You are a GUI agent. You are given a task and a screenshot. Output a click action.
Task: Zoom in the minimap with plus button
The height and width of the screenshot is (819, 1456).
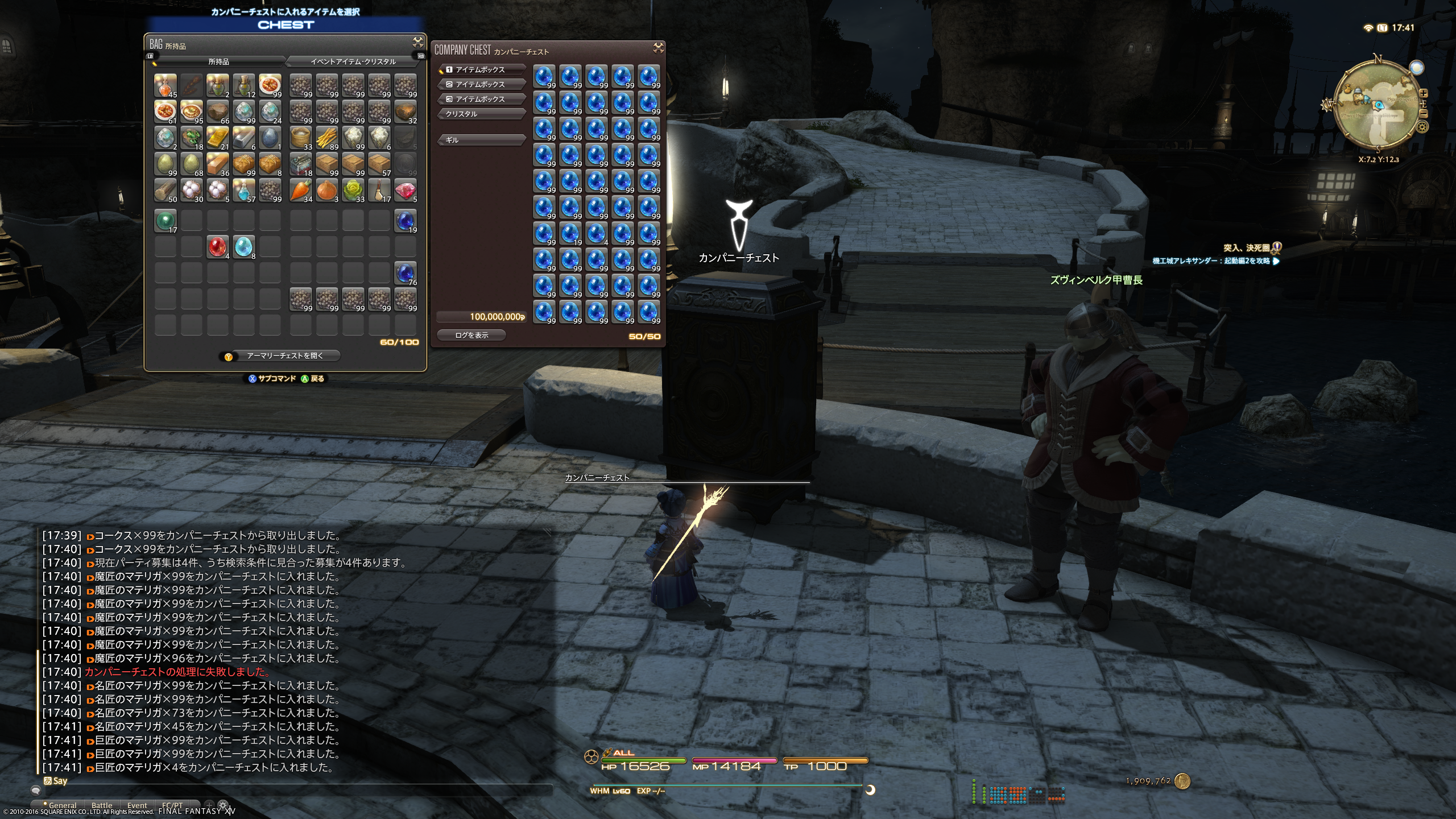tap(1423, 93)
